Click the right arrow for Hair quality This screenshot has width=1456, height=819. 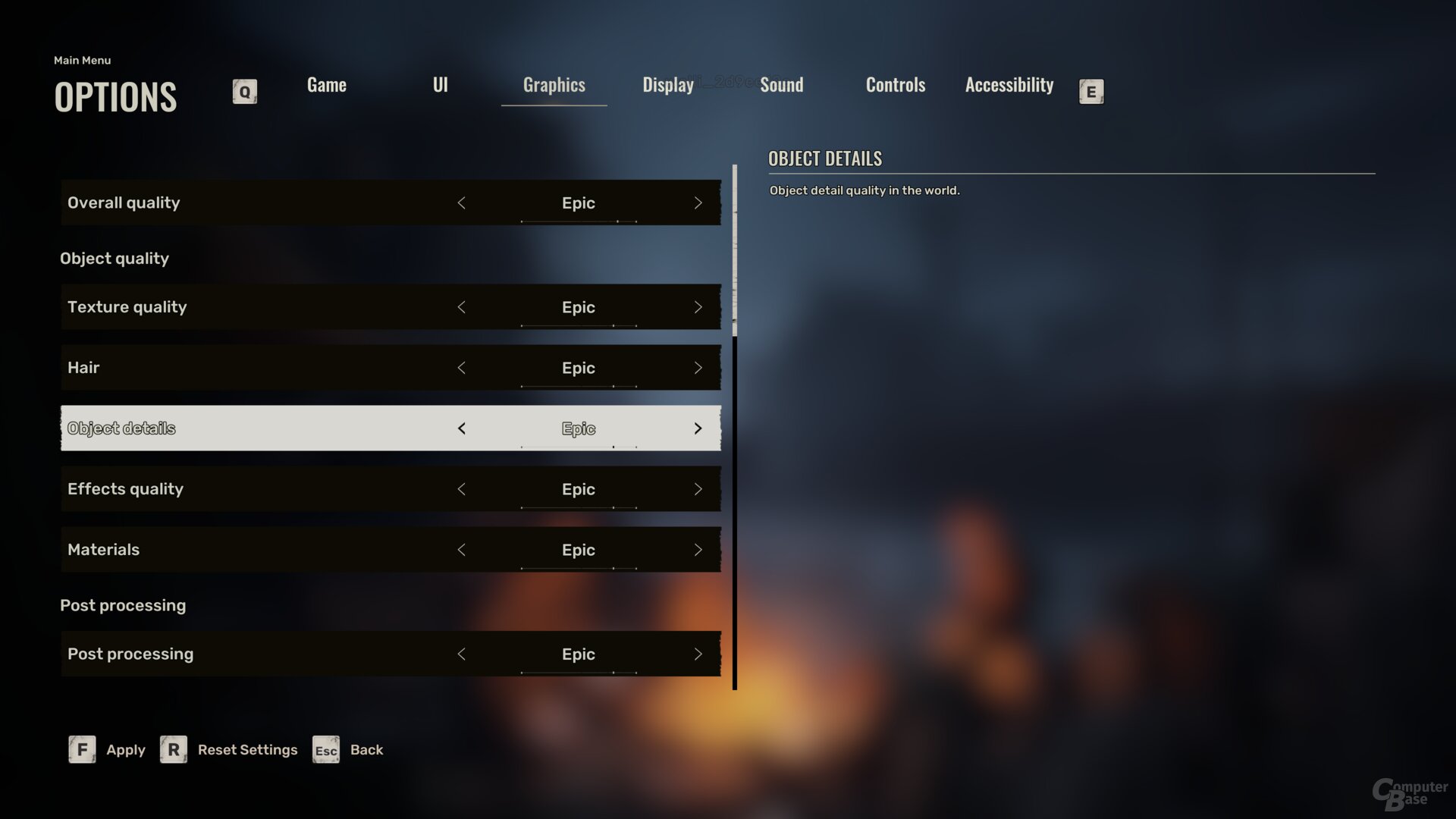pyautogui.click(x=698, y=368)
